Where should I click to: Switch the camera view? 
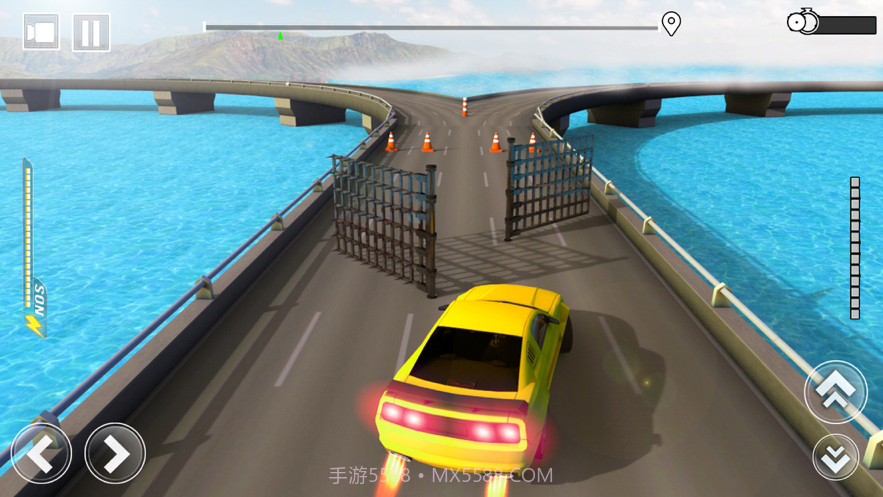pyautogui.click(x=41, y=33)
